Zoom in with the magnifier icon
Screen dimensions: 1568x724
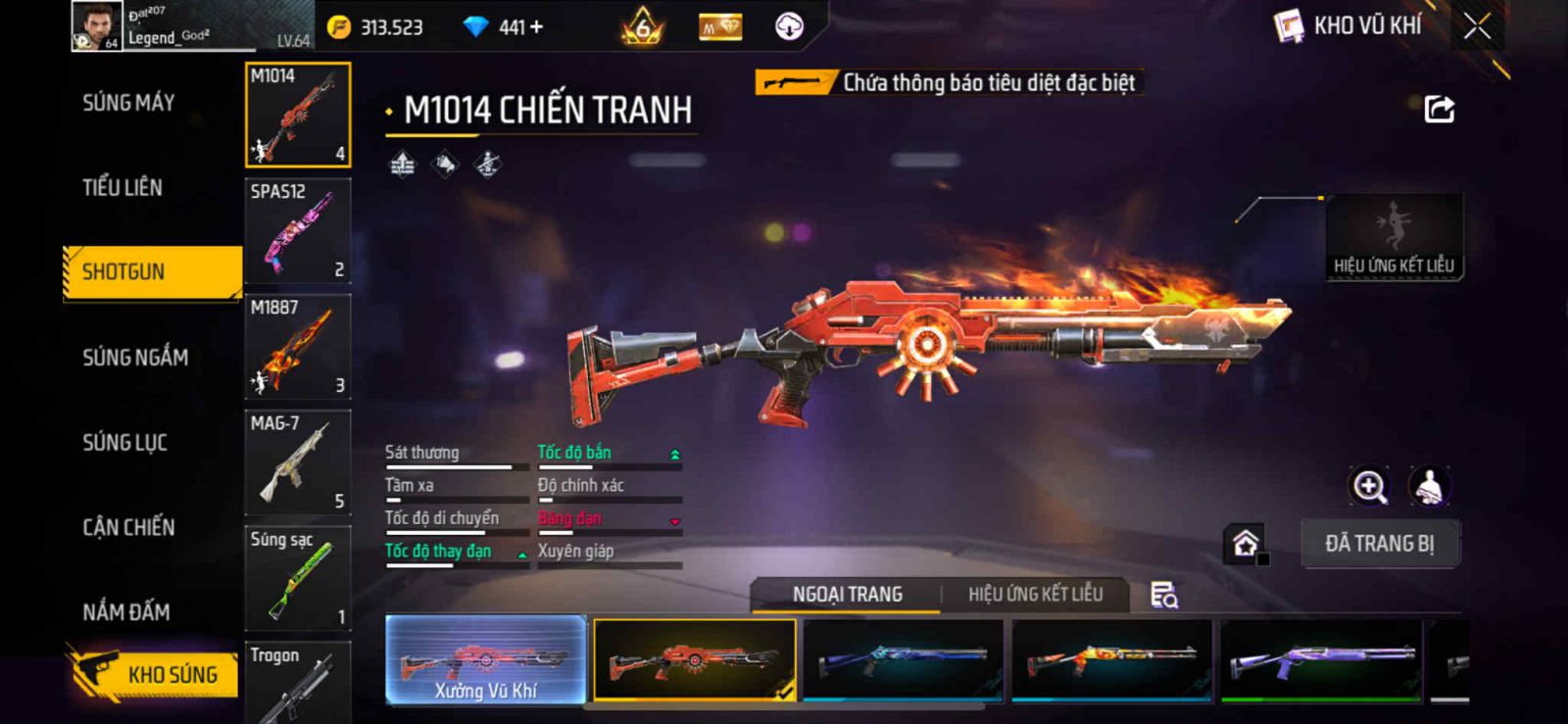[1369, 486]
